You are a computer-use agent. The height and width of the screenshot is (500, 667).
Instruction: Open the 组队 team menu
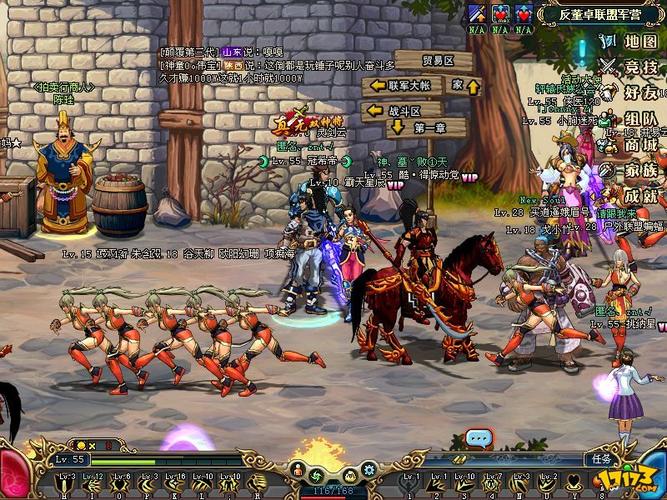(640, 119)
